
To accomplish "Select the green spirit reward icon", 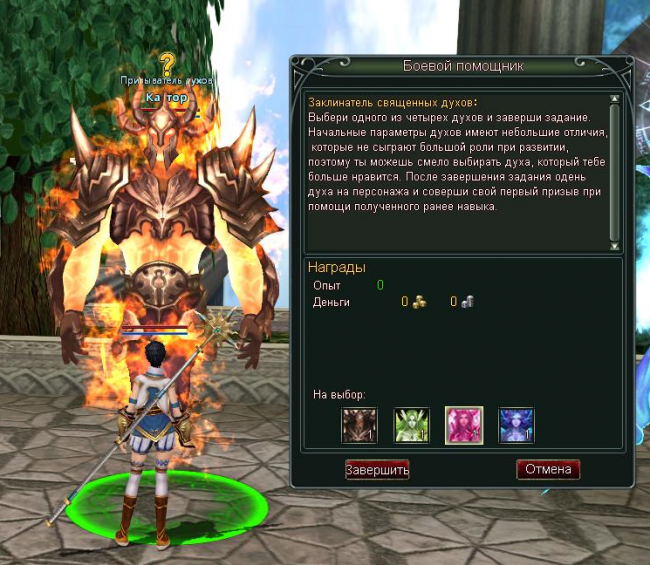I will [x=411, y=425].
